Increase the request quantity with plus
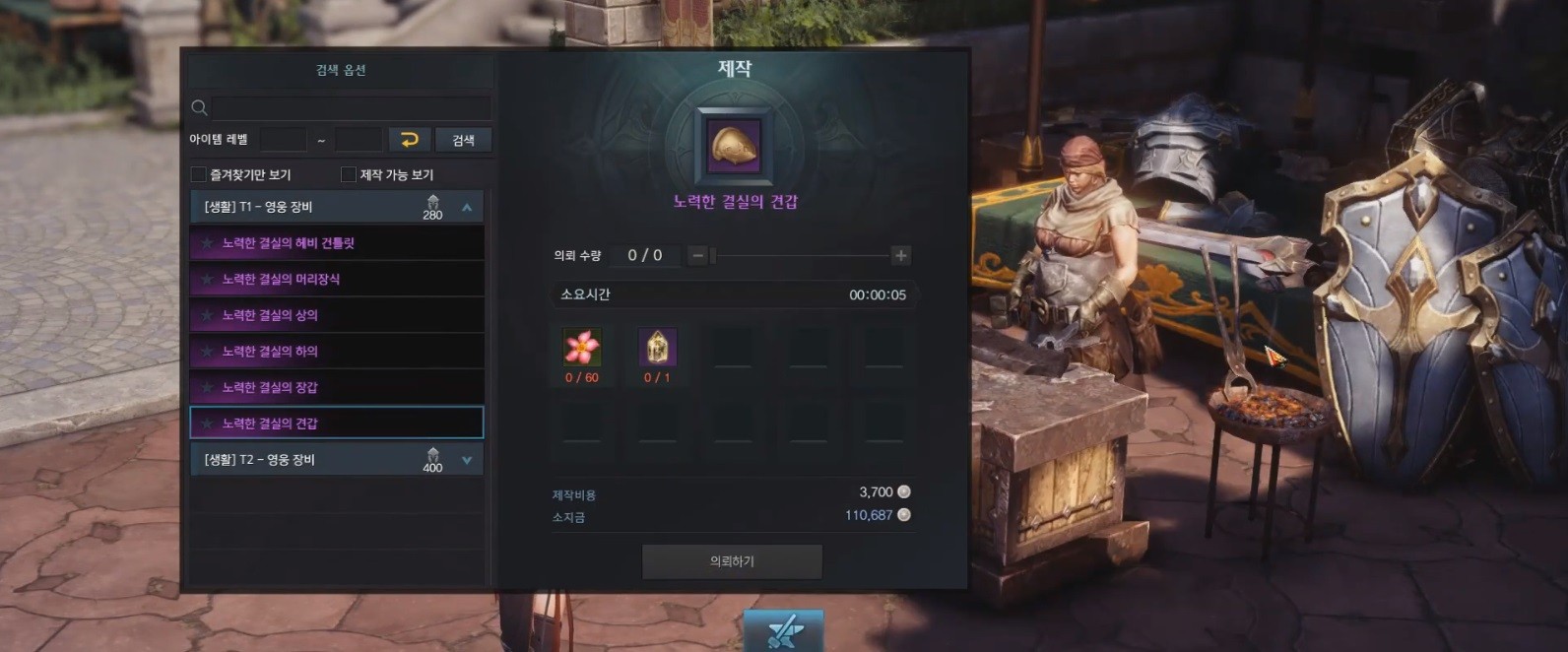 [x=900, y=256]
